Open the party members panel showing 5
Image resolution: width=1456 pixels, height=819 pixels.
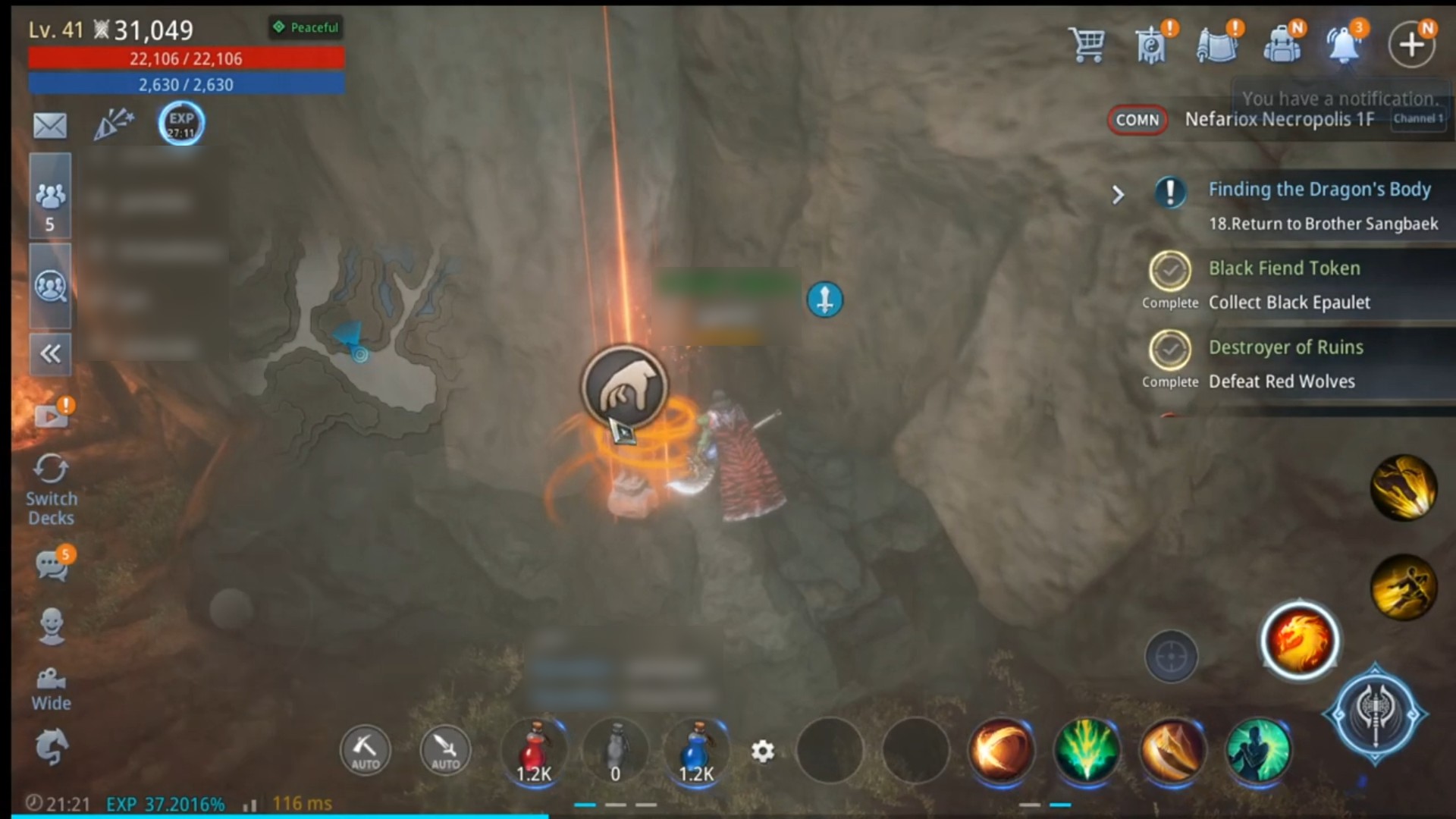tap(50, 195)
